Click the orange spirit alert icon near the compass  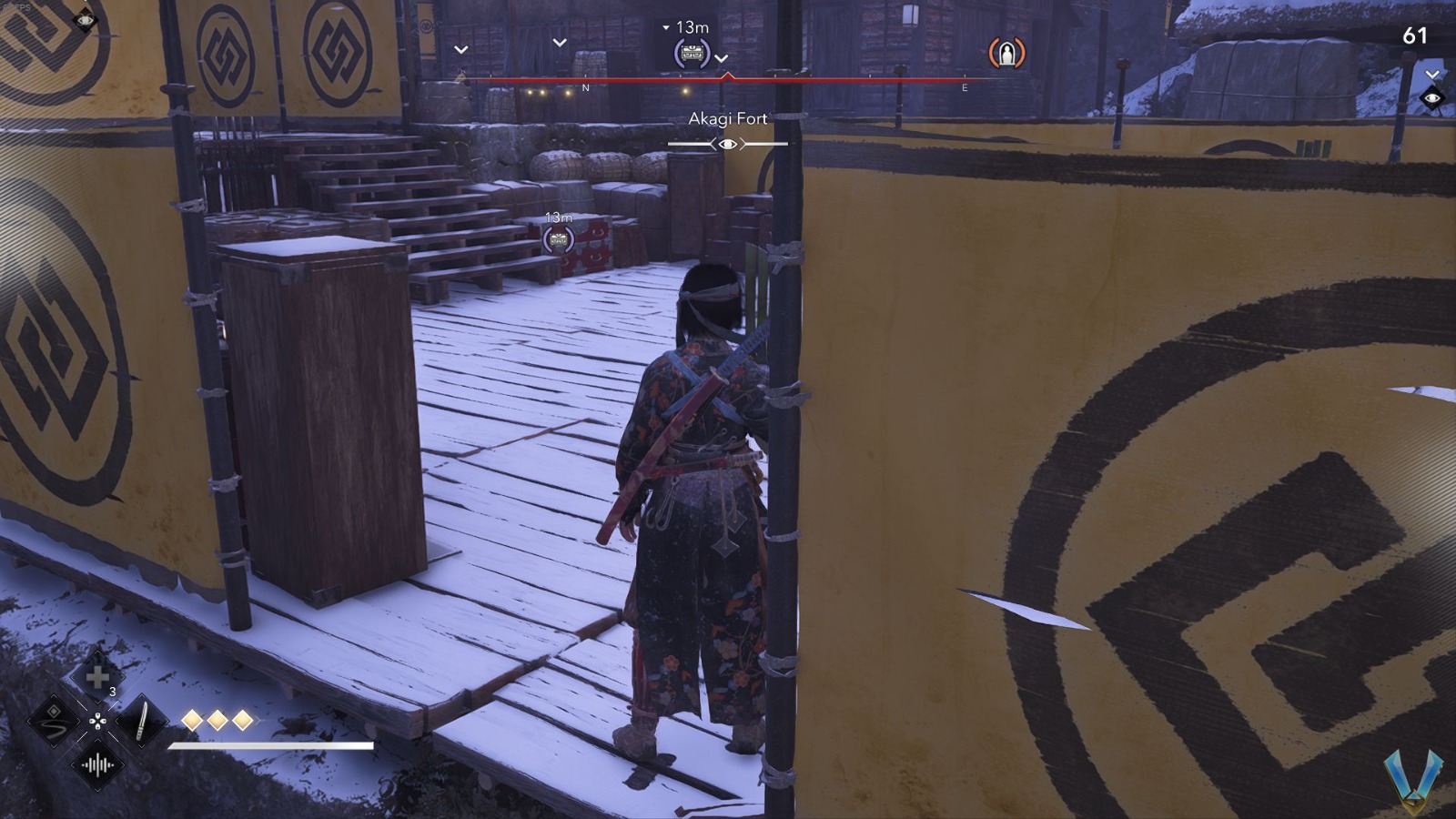pos(1006,54)
